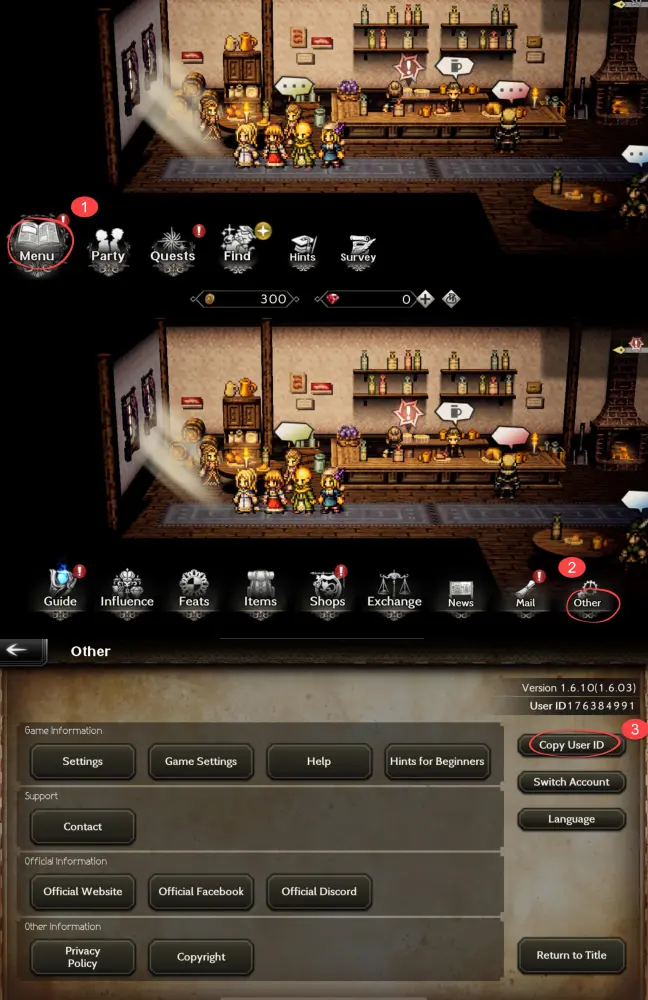Open the Survey icon
Screen dimensions: 648x1000
(357, 248)
